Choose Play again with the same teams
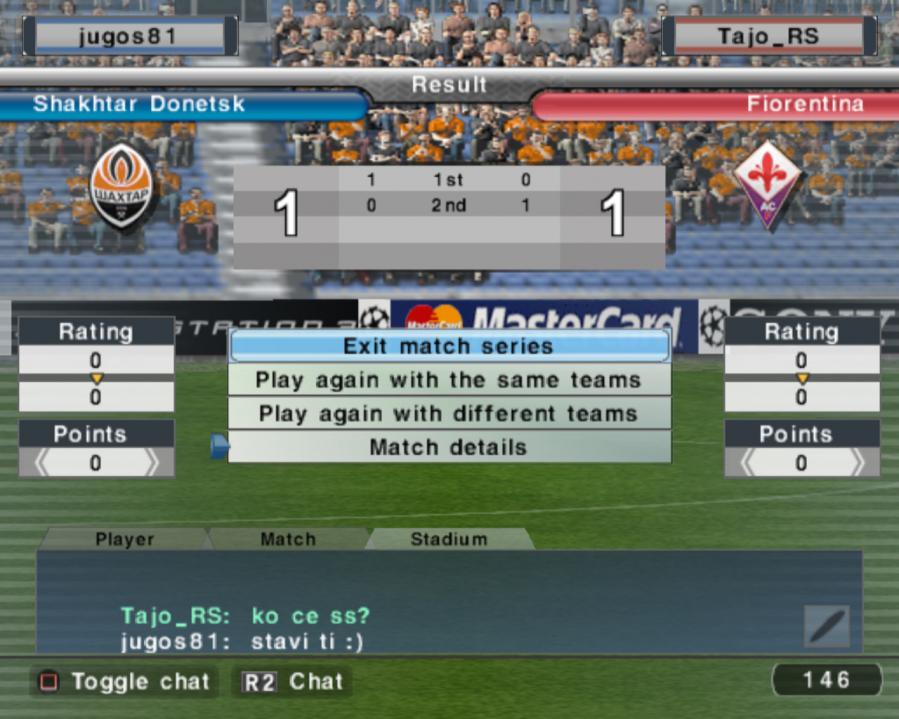 (x=448, y=380)
